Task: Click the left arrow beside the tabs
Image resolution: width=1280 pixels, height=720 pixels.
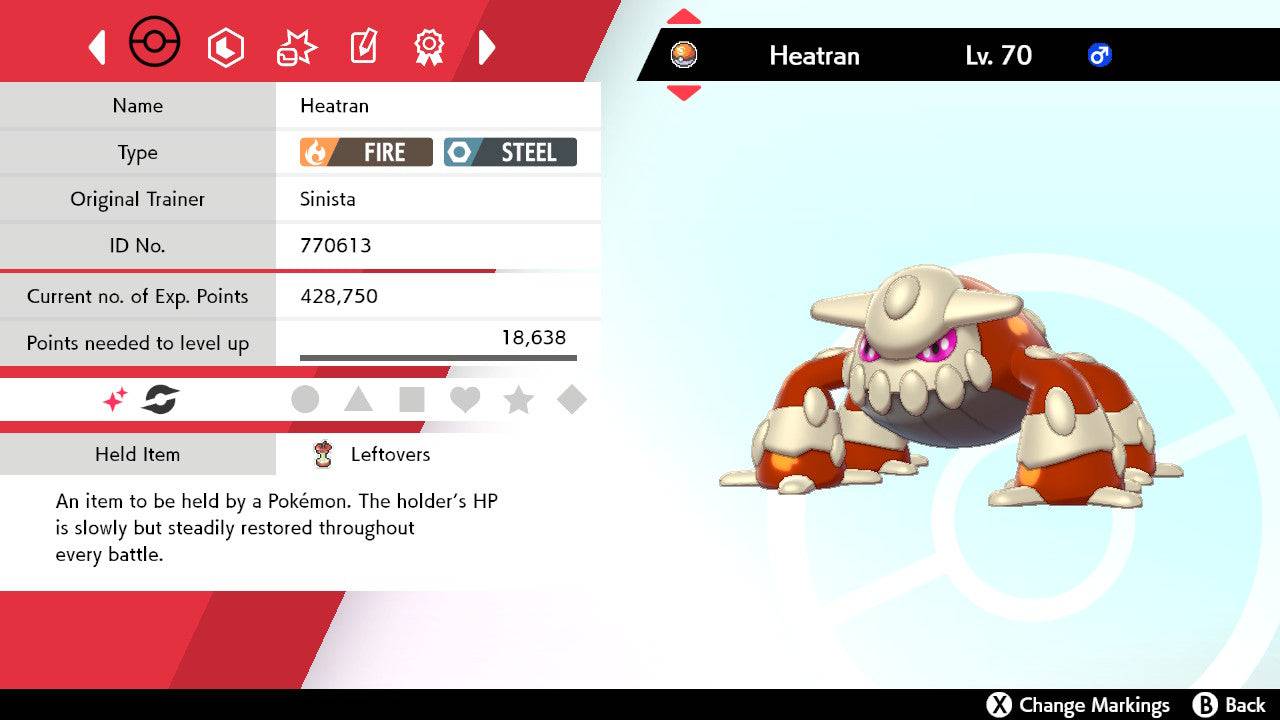Action: click(97, 47)
